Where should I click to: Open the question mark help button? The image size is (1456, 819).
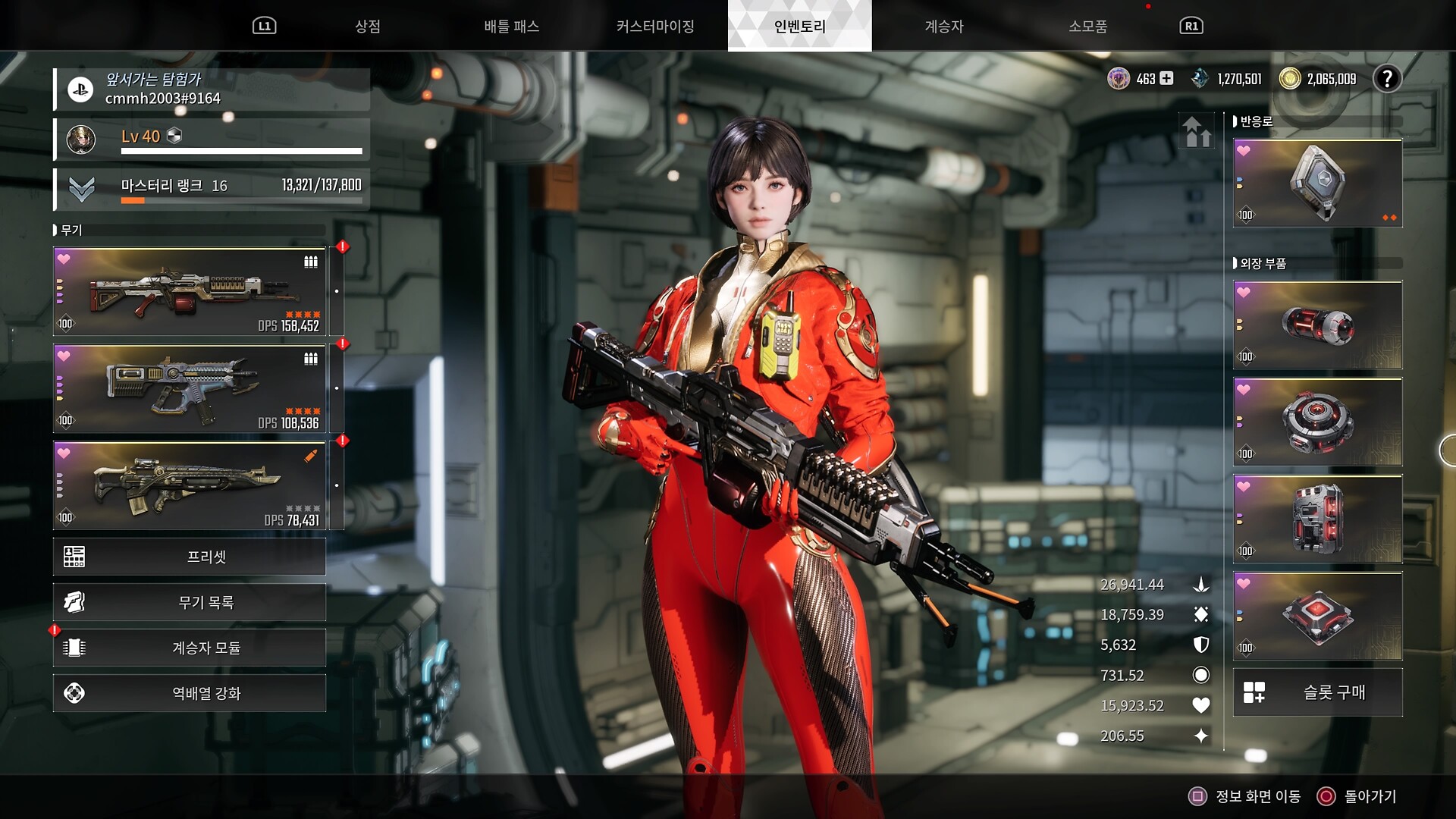pos(1387,79)
